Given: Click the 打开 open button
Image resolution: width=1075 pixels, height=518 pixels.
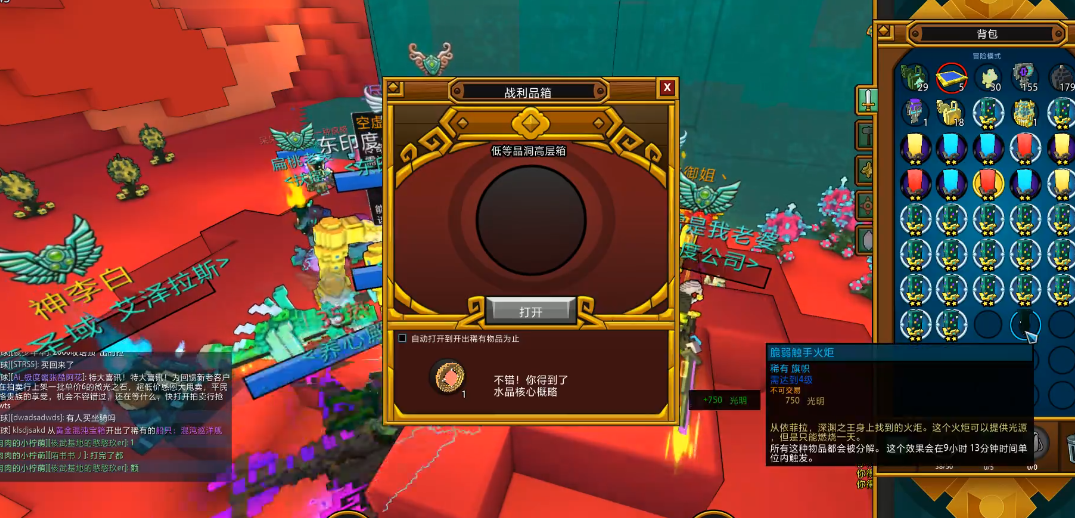Looking at the screenshot, I should [531, 311].
